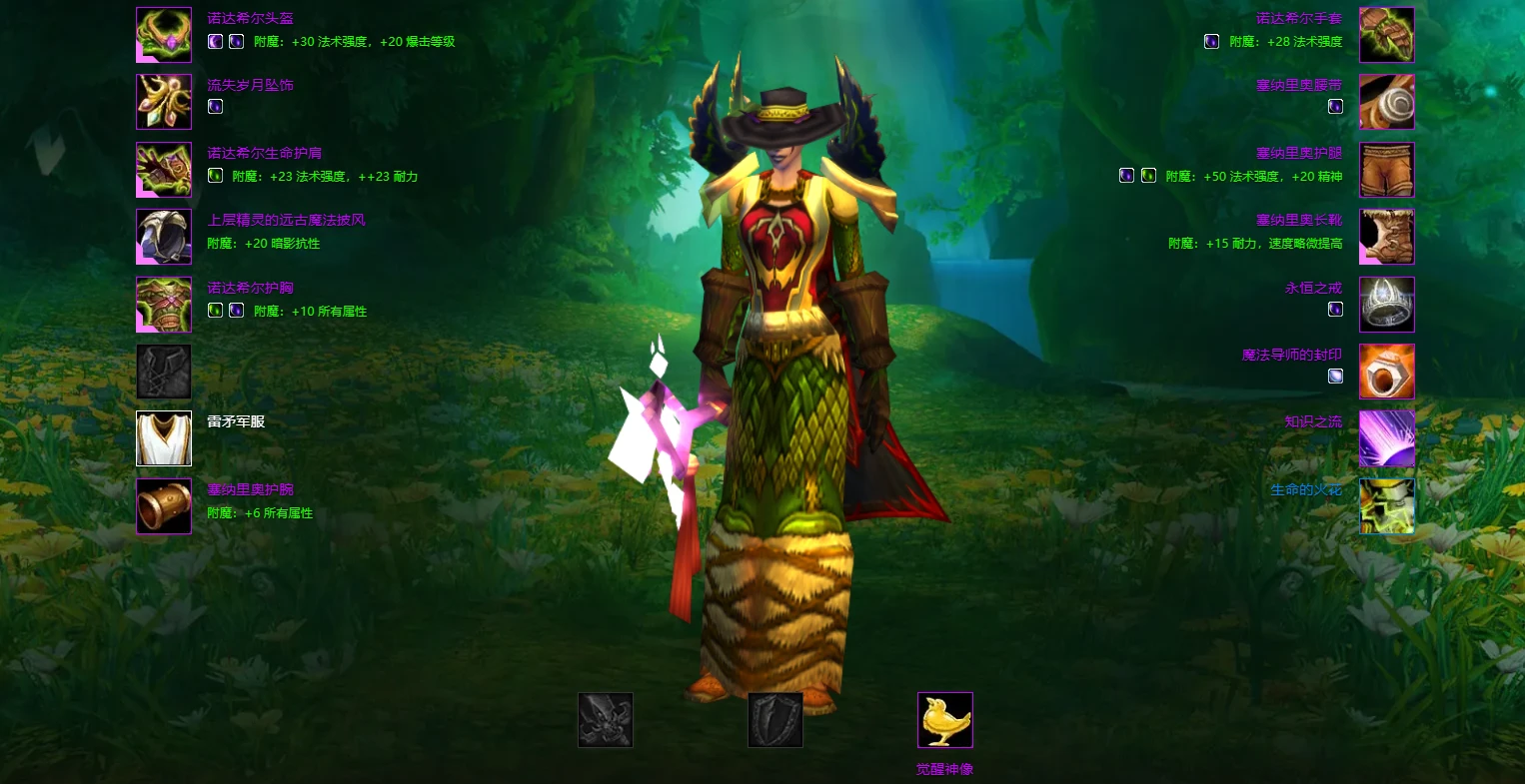Open the 流失岁月坠饰 necklace item
The height and width of the screenshot is (784, 1525).
tap(164, 102)
